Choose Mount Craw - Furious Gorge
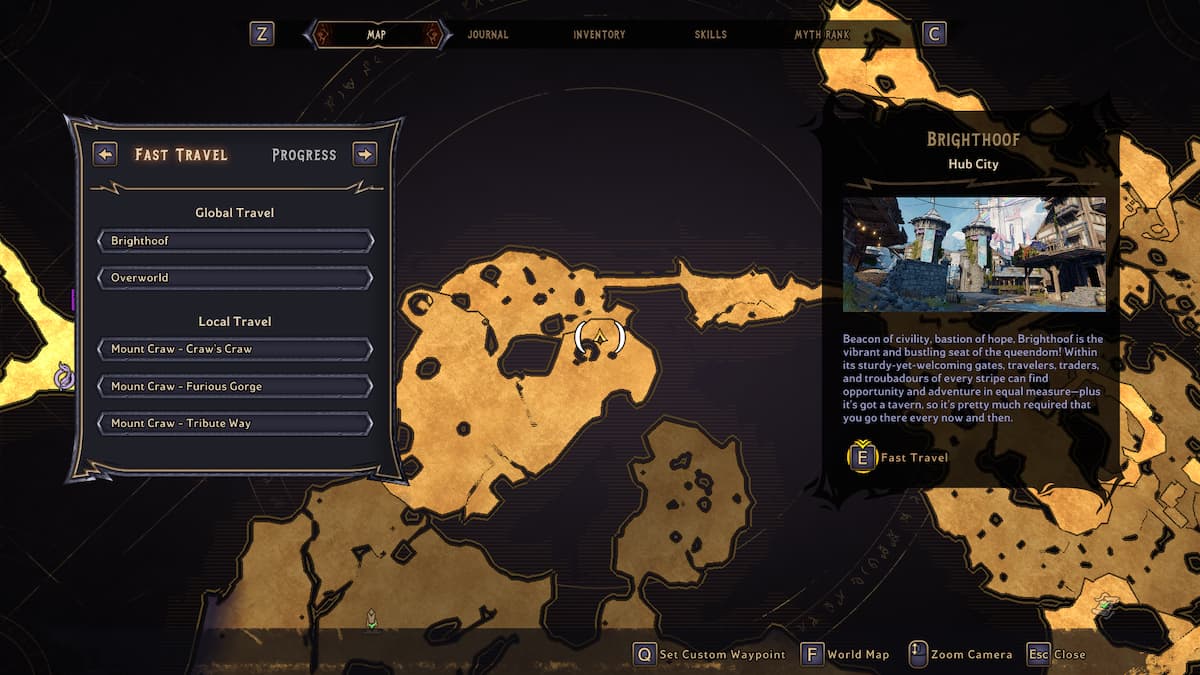The width and height of the screenshot is (1200, 675). tap(235, 386)
